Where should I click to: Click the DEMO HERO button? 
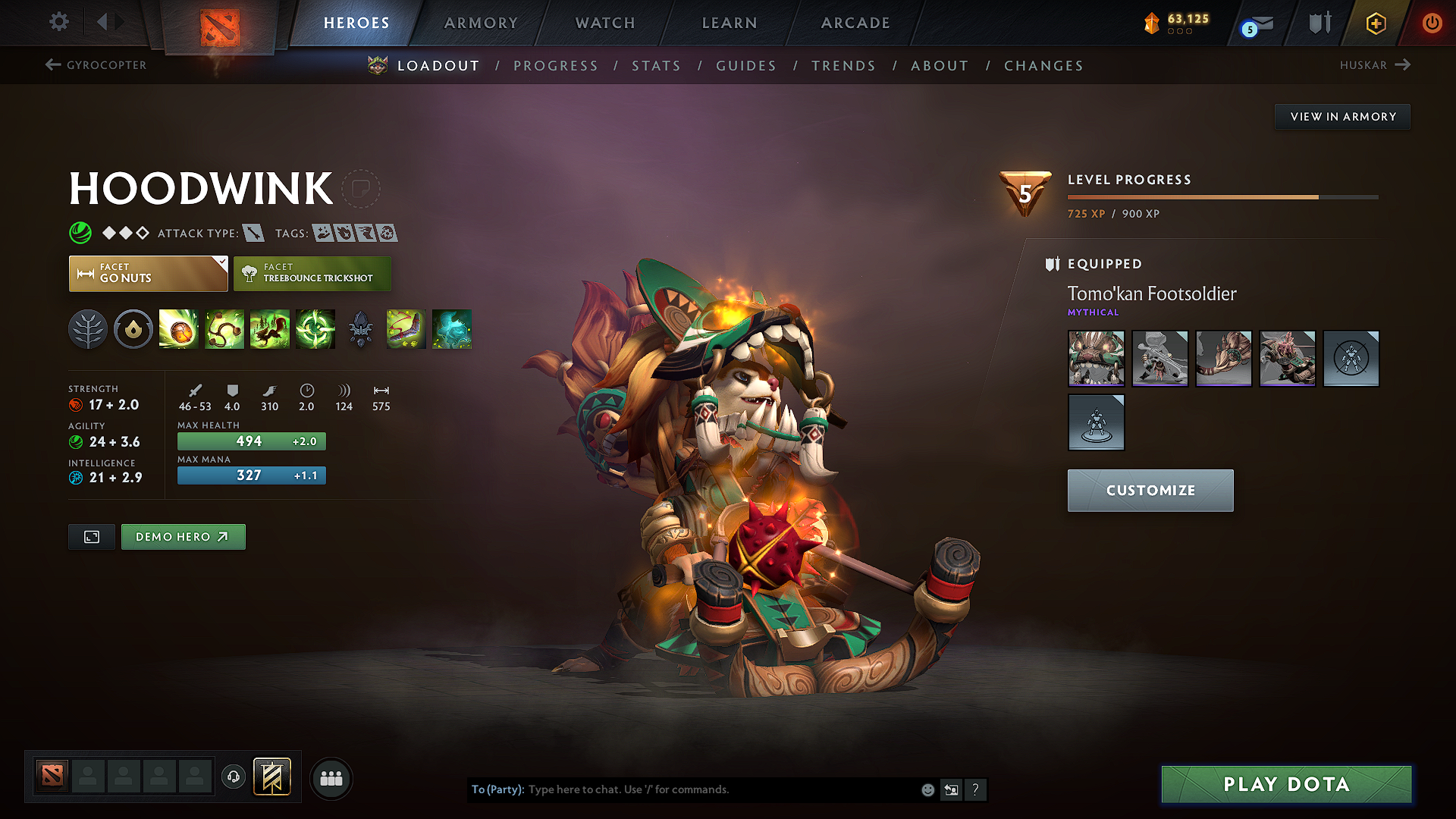(183, 536)
